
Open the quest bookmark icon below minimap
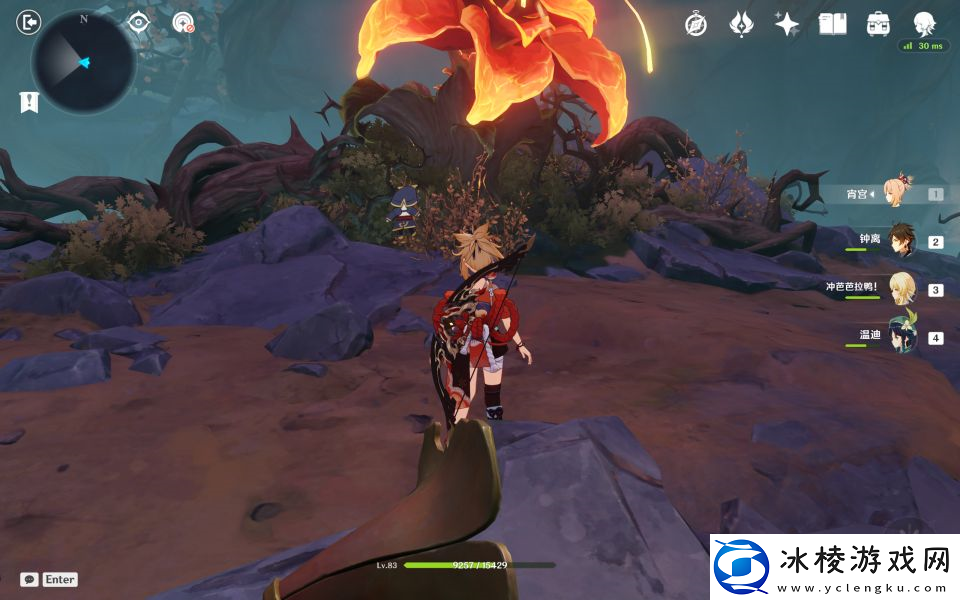coord(29,101)
